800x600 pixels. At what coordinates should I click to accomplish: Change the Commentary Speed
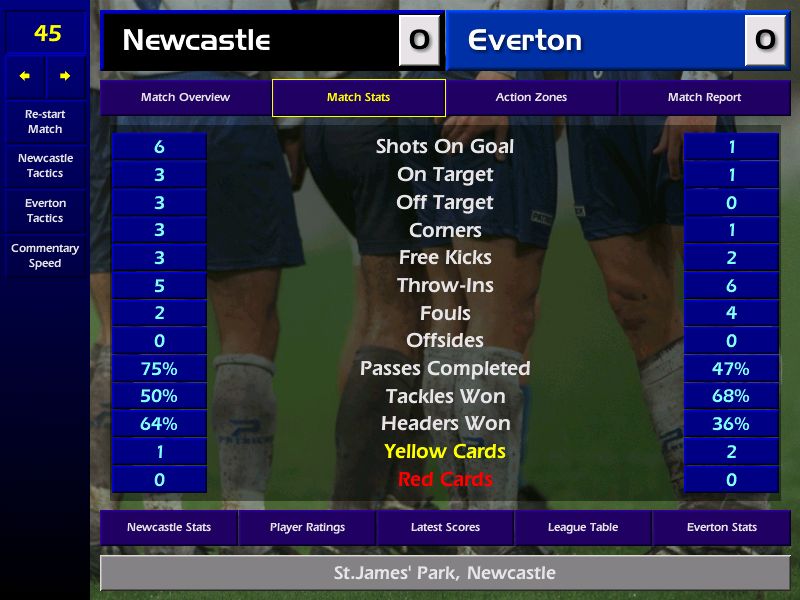point(45,256)
